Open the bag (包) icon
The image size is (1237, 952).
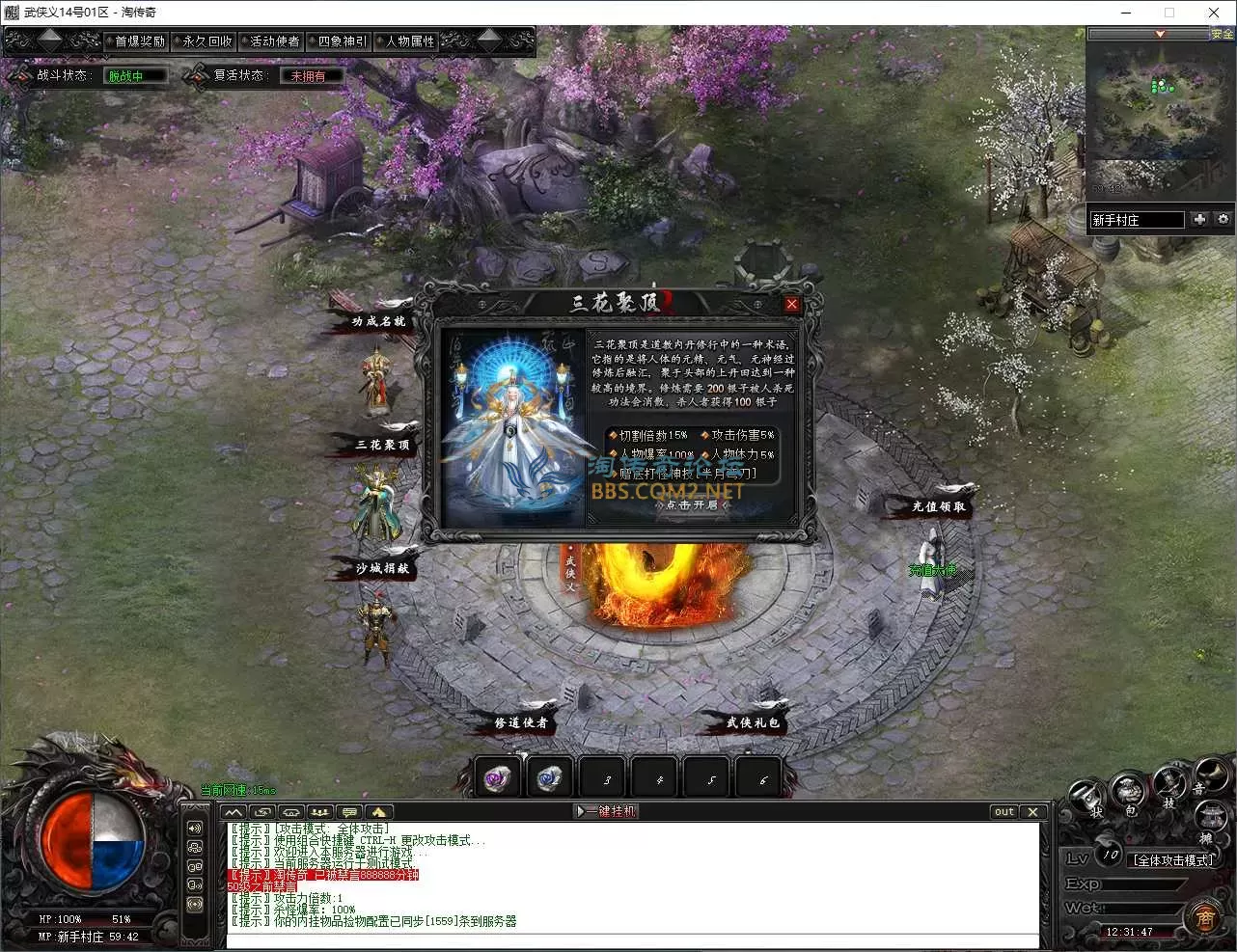1128,795
